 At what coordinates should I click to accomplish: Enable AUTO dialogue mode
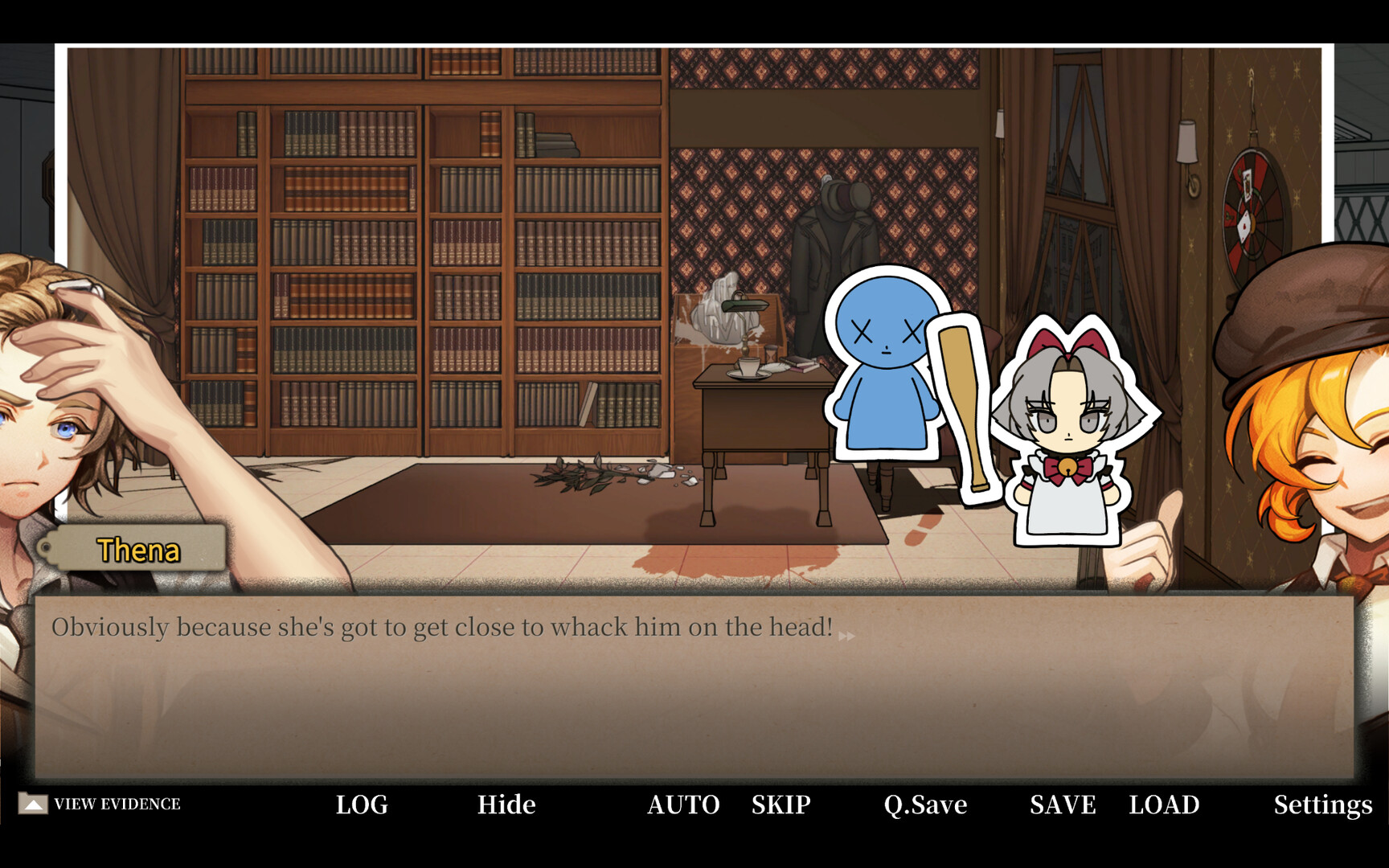(682, 804)
